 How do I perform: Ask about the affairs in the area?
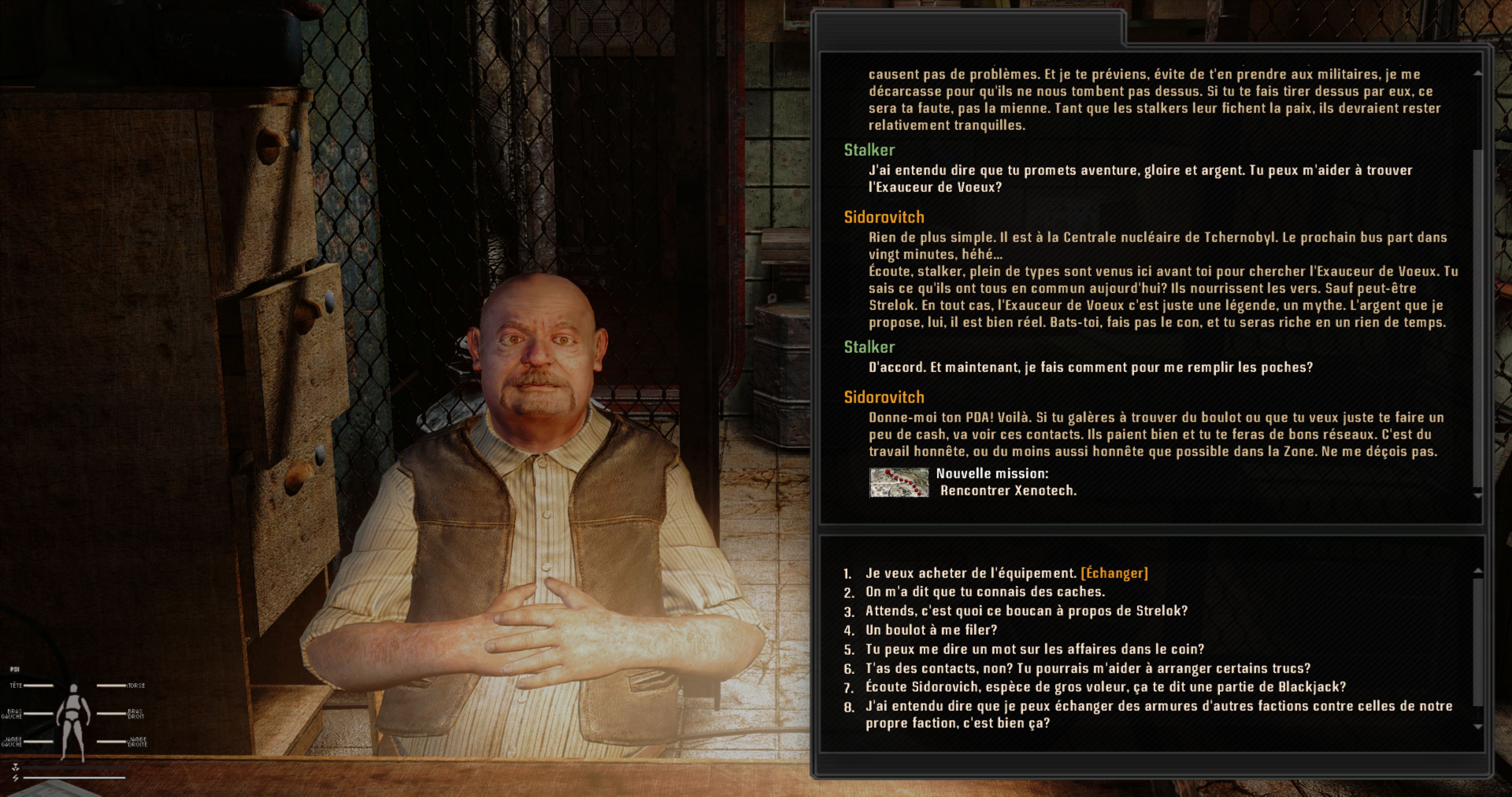1034,650
